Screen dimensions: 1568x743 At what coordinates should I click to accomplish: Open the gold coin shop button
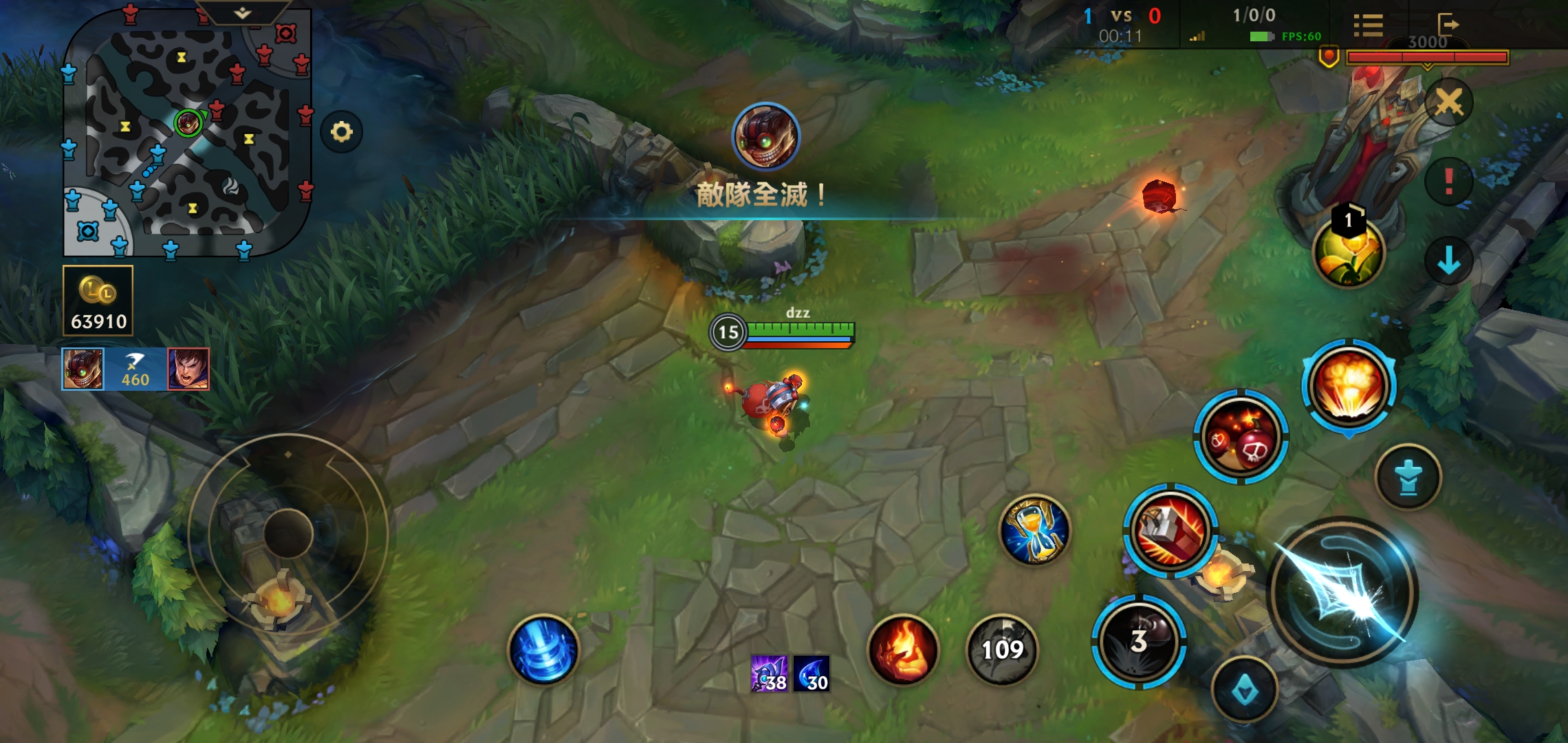point(98,301)
